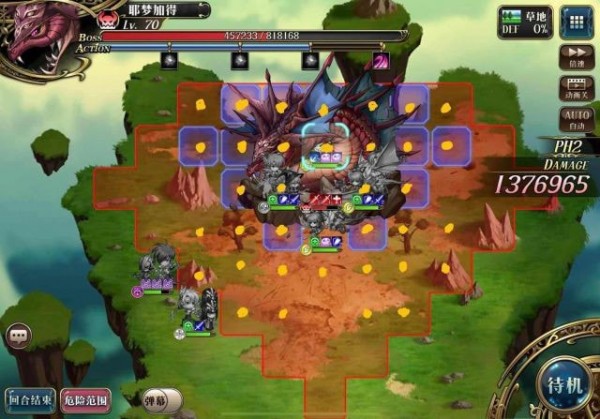Enable AUTO 自动 battle mode
The image size is (600, 419).
575,121
